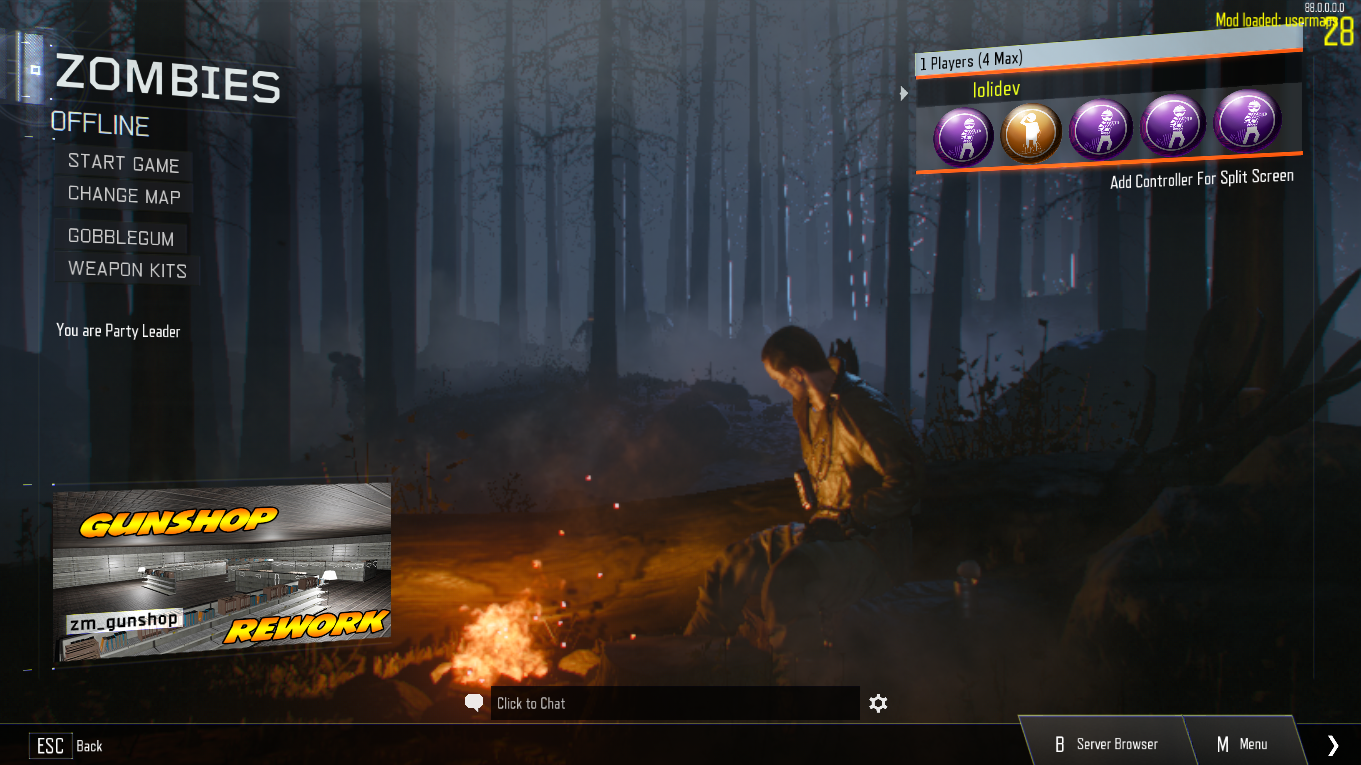This screenshot has height=765, width=1361.
Task: Add controller for split screen
Action: pyautogui.click(x=1201, y=179)
